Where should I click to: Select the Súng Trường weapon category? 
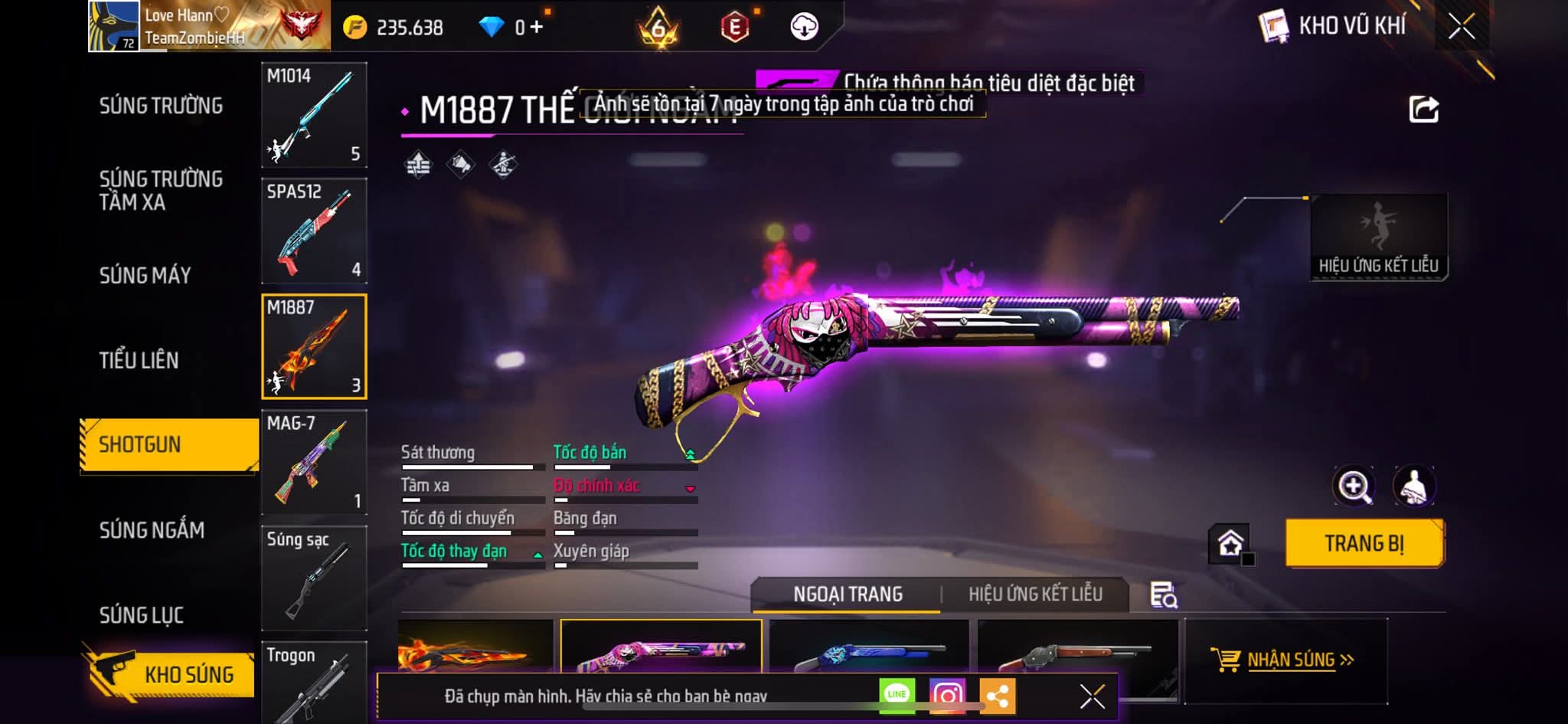click(161, 106)
